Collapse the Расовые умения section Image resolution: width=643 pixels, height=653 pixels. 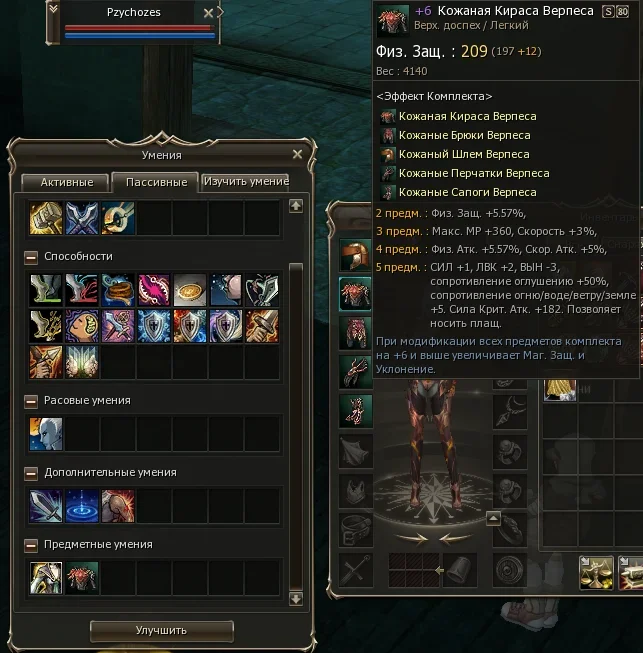(31, 401)
